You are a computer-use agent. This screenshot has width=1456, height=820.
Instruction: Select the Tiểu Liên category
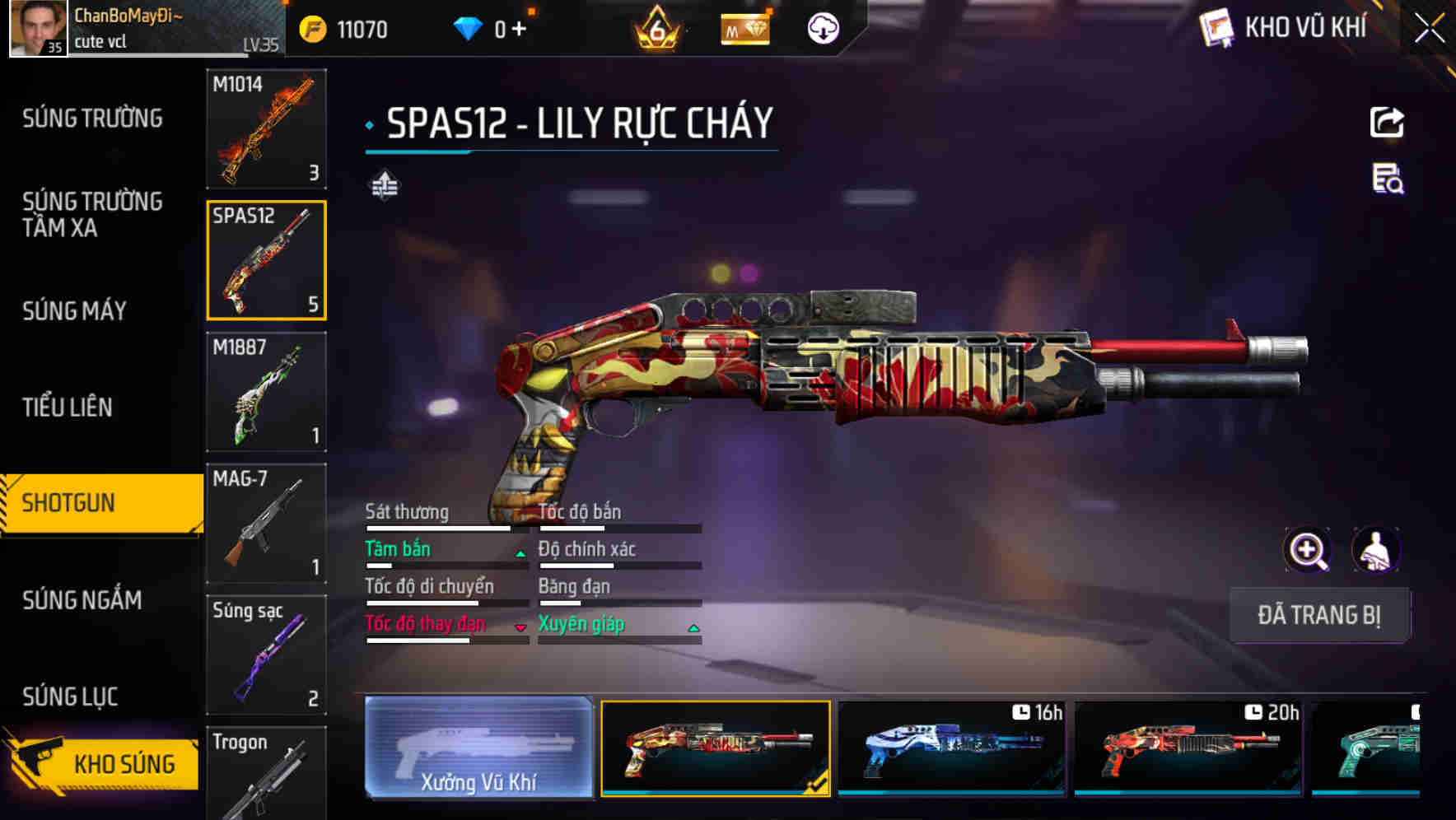(68, 407)
